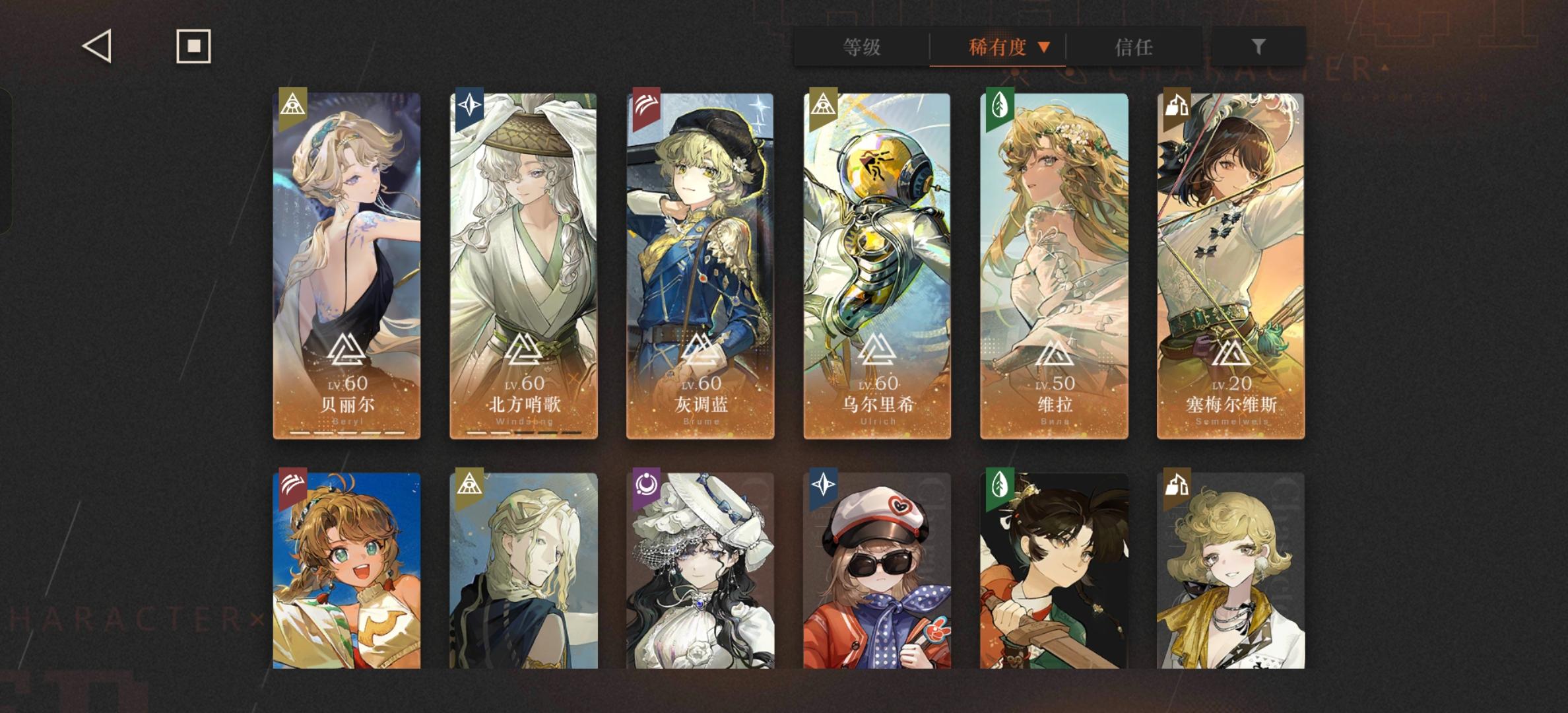This screenshot has width=1568, height=713.
Task: Open 维拉's character card
Action: [x=1053, y=264]
